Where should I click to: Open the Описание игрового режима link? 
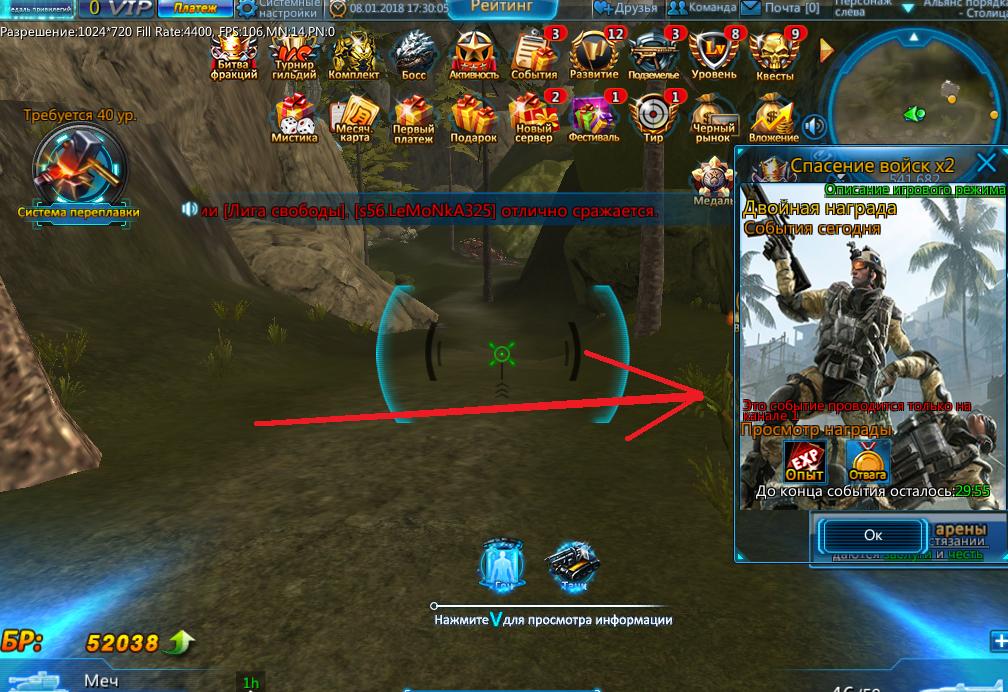[x=914, y=190]
